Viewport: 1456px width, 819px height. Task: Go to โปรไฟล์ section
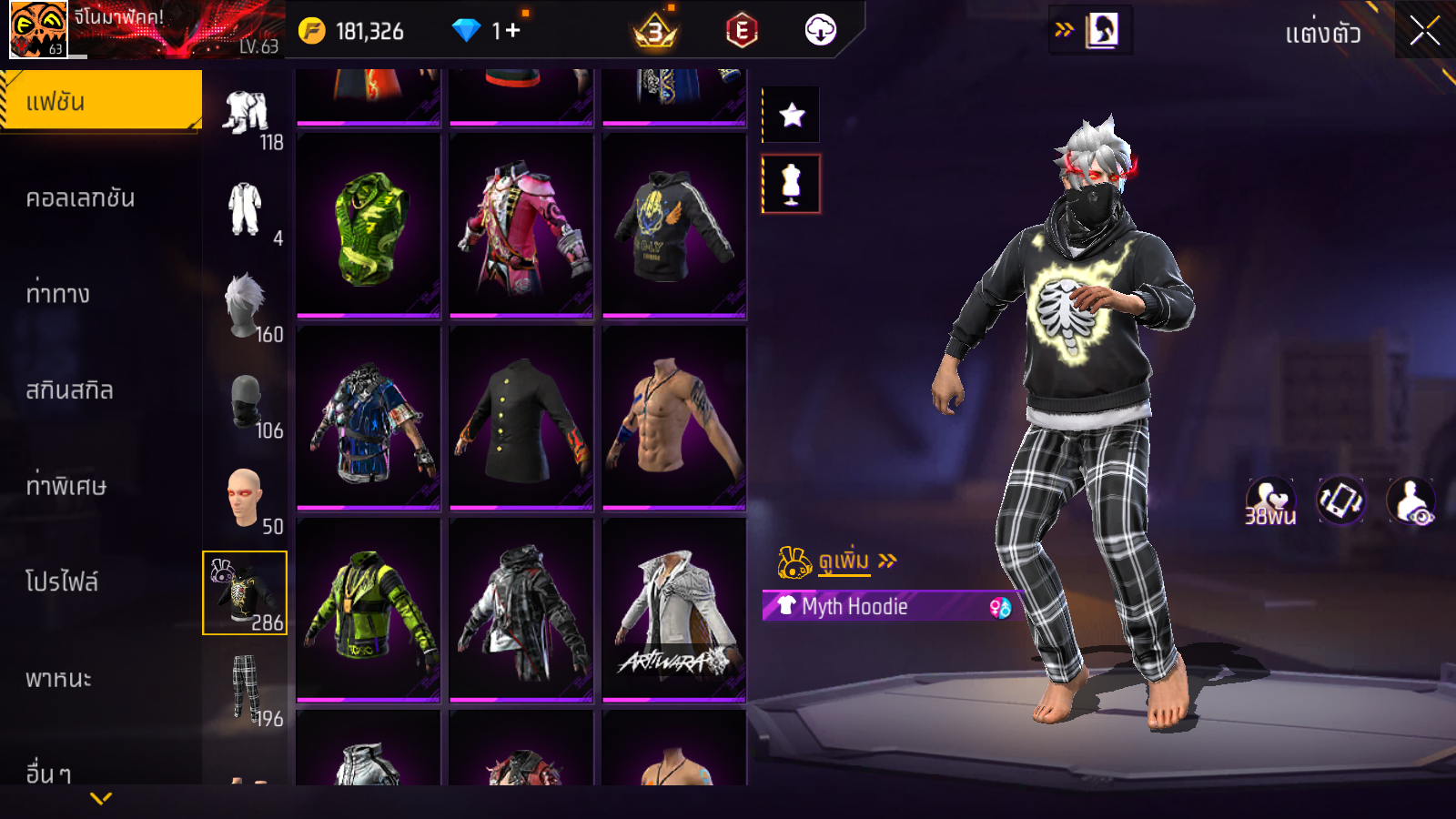(x=62, y=582)
